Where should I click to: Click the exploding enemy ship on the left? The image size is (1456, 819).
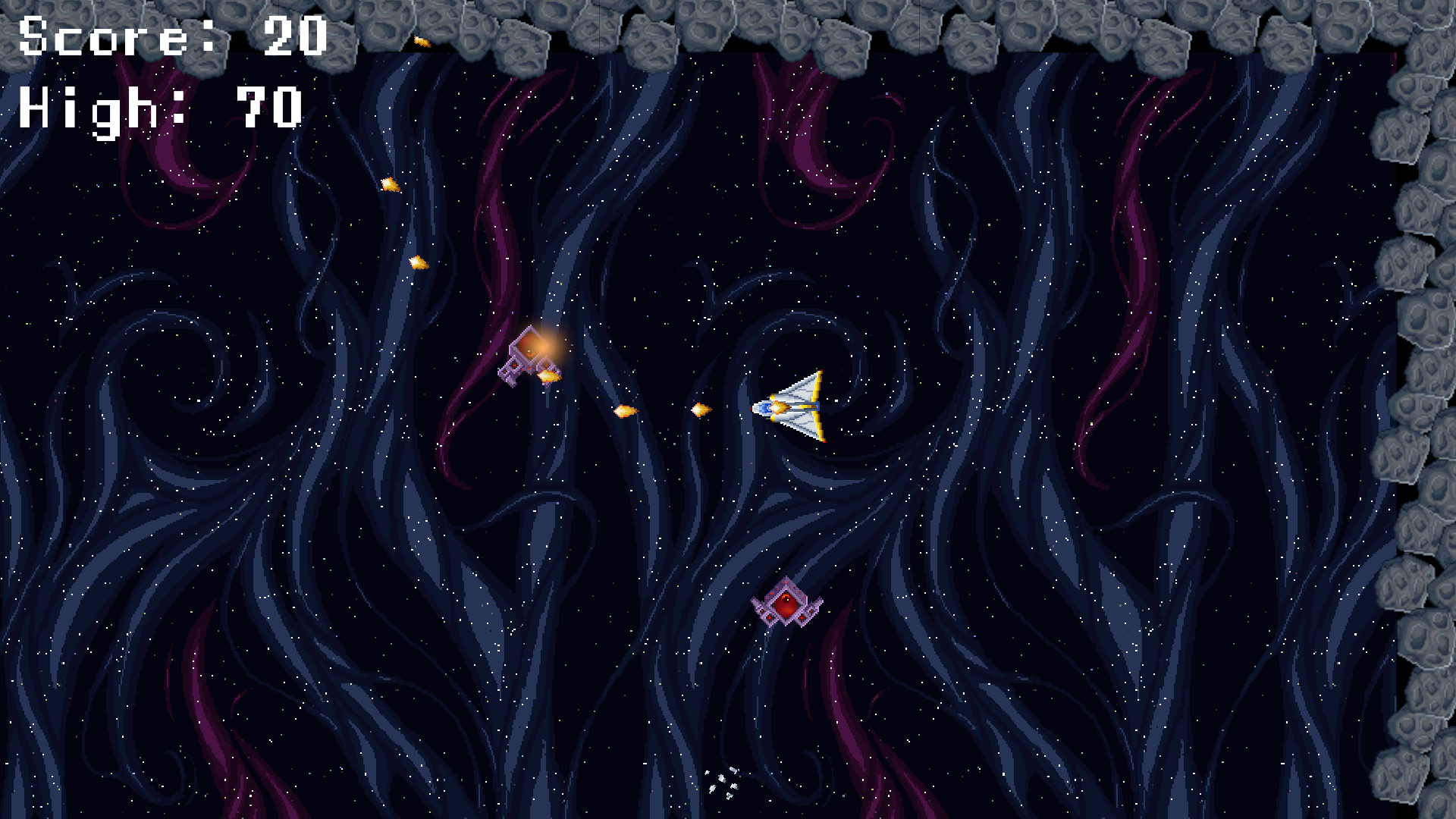529,355
